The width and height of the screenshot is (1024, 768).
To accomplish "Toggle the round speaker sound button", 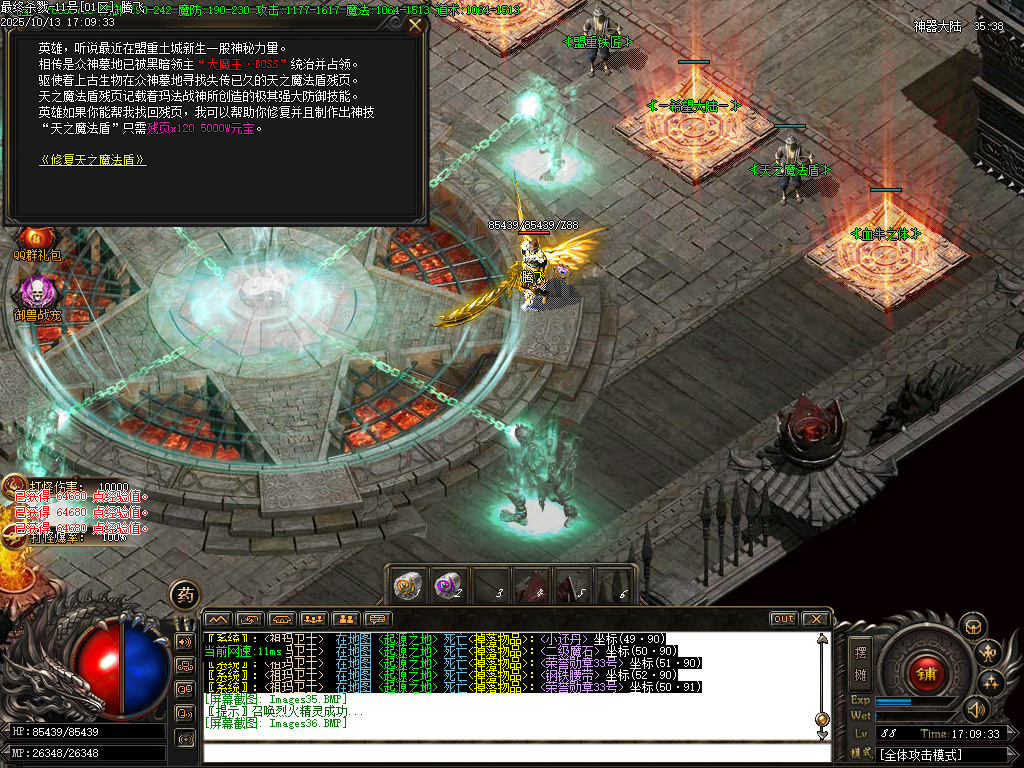I will (x=975, y=709).
